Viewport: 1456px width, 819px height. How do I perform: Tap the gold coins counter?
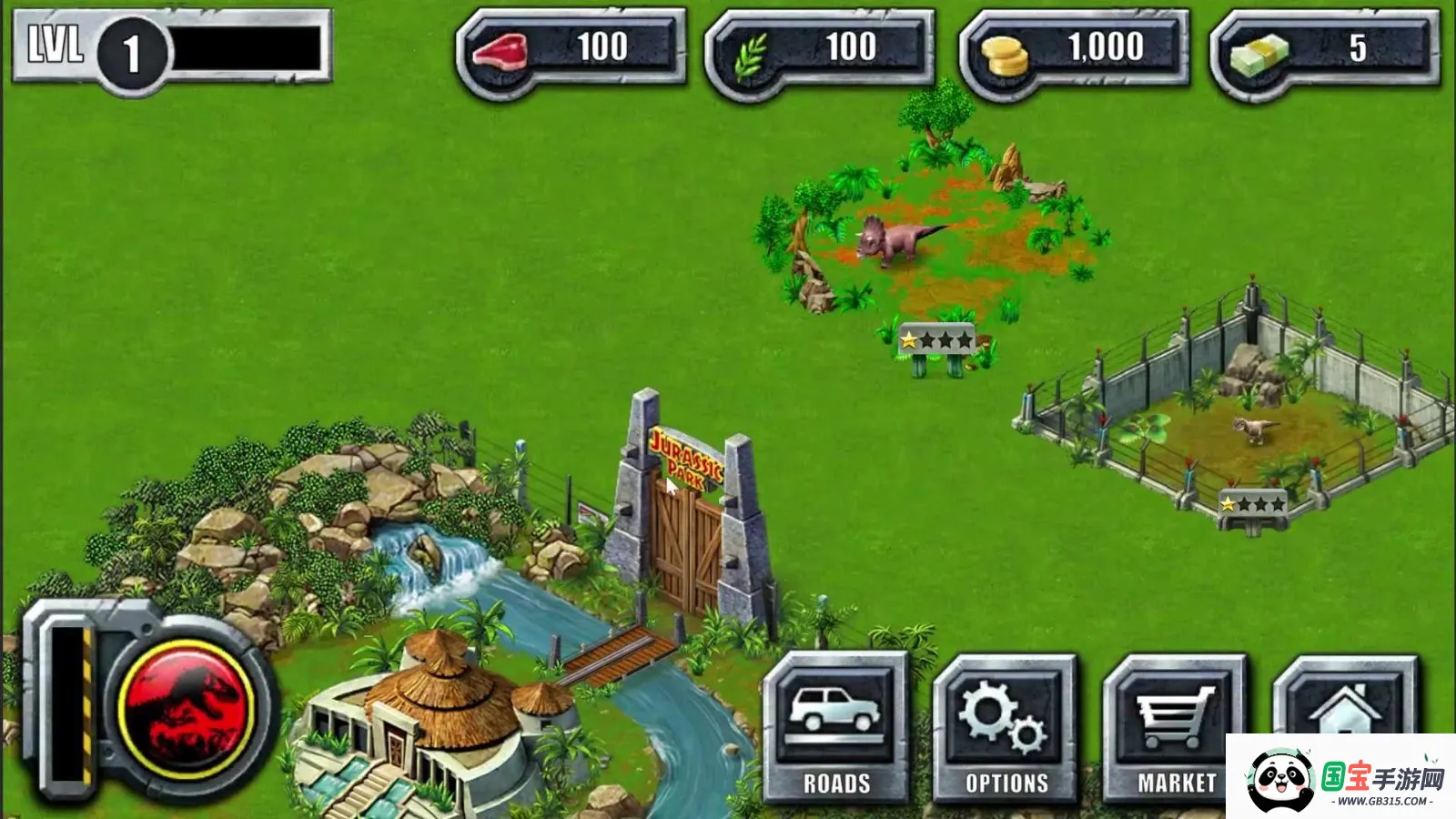pyautogui.click(x=1074, y=47)
